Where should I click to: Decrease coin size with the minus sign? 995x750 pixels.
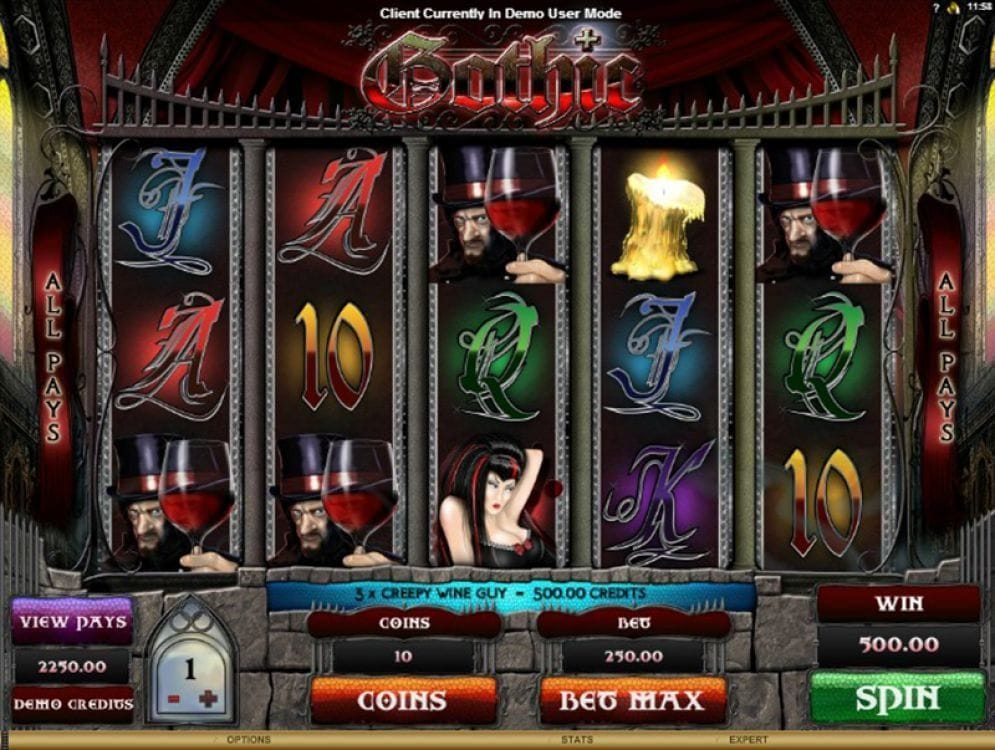(x=174, y=699)
